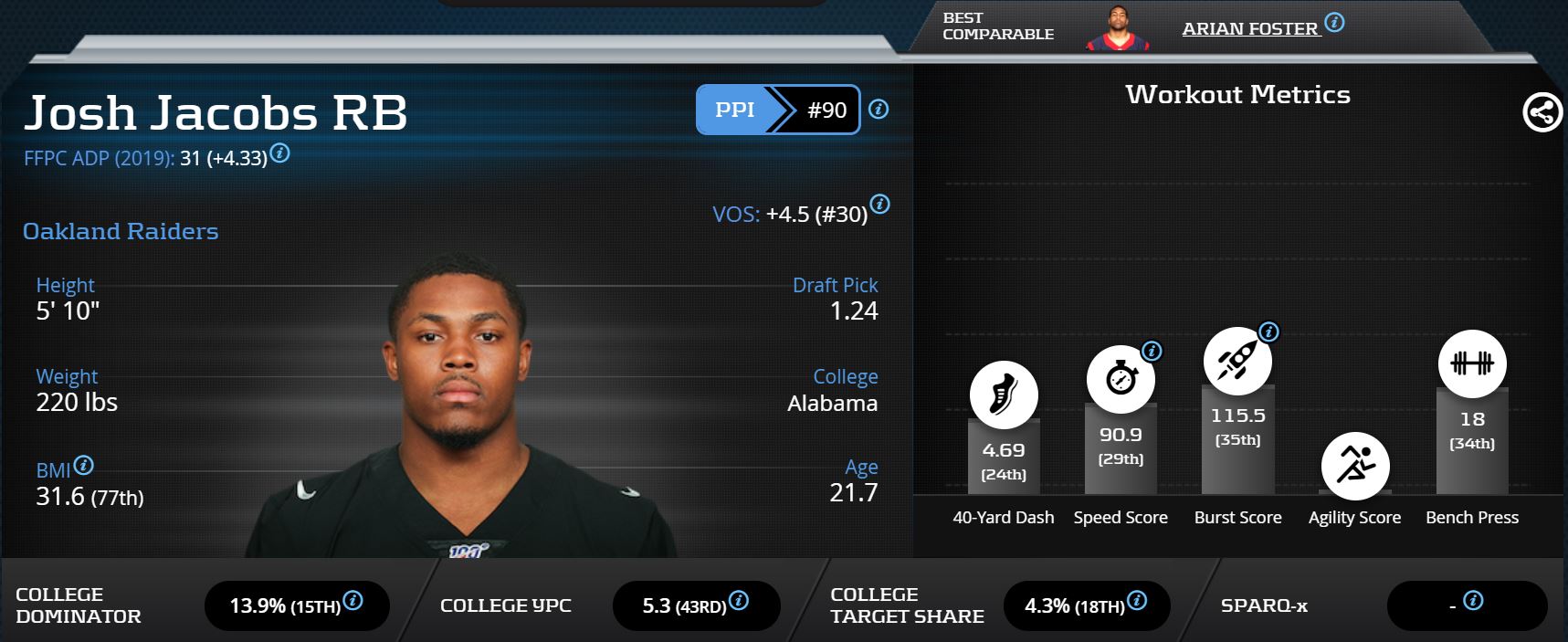Screen dimensions: 1568x642
Task: Click the share icon
Action: click(x=1542, y=113)
